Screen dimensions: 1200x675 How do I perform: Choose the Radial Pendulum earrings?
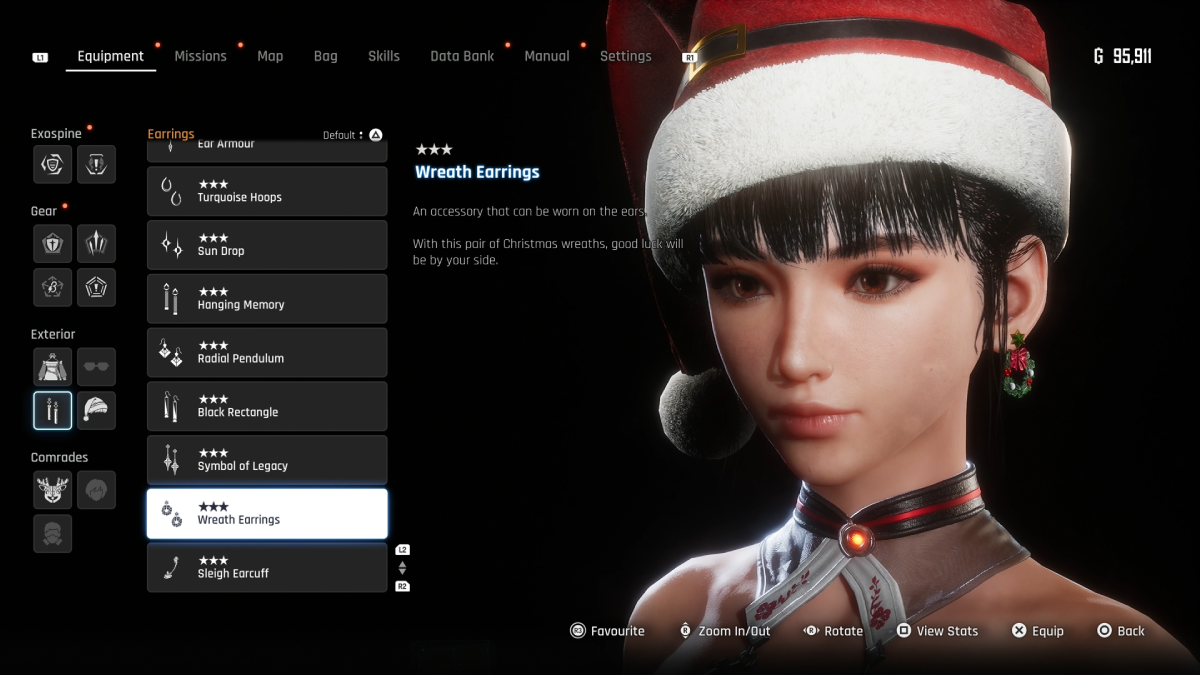click(x=267, y=352)
